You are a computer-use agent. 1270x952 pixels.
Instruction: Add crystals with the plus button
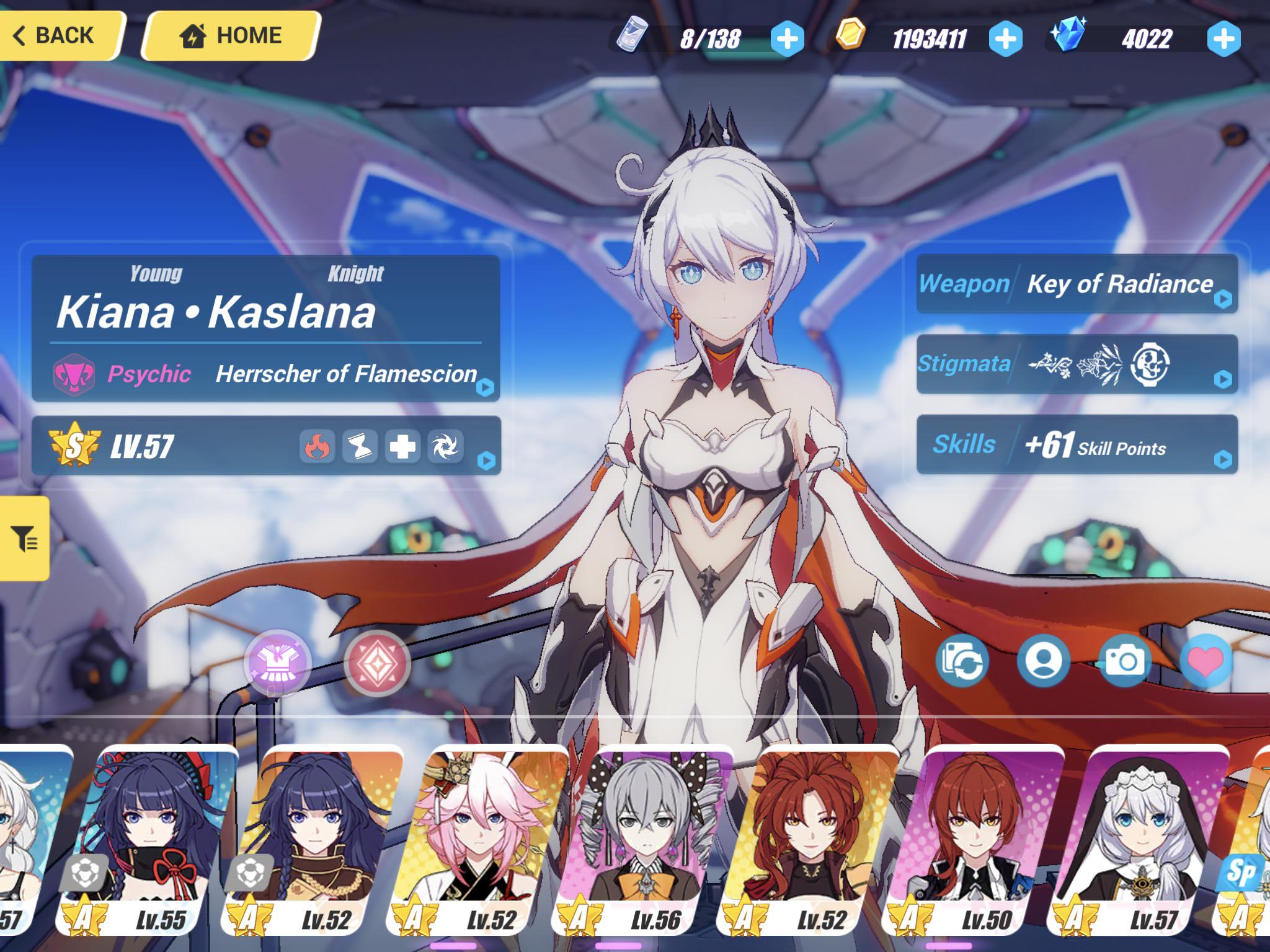click(x=1223, y=38)
